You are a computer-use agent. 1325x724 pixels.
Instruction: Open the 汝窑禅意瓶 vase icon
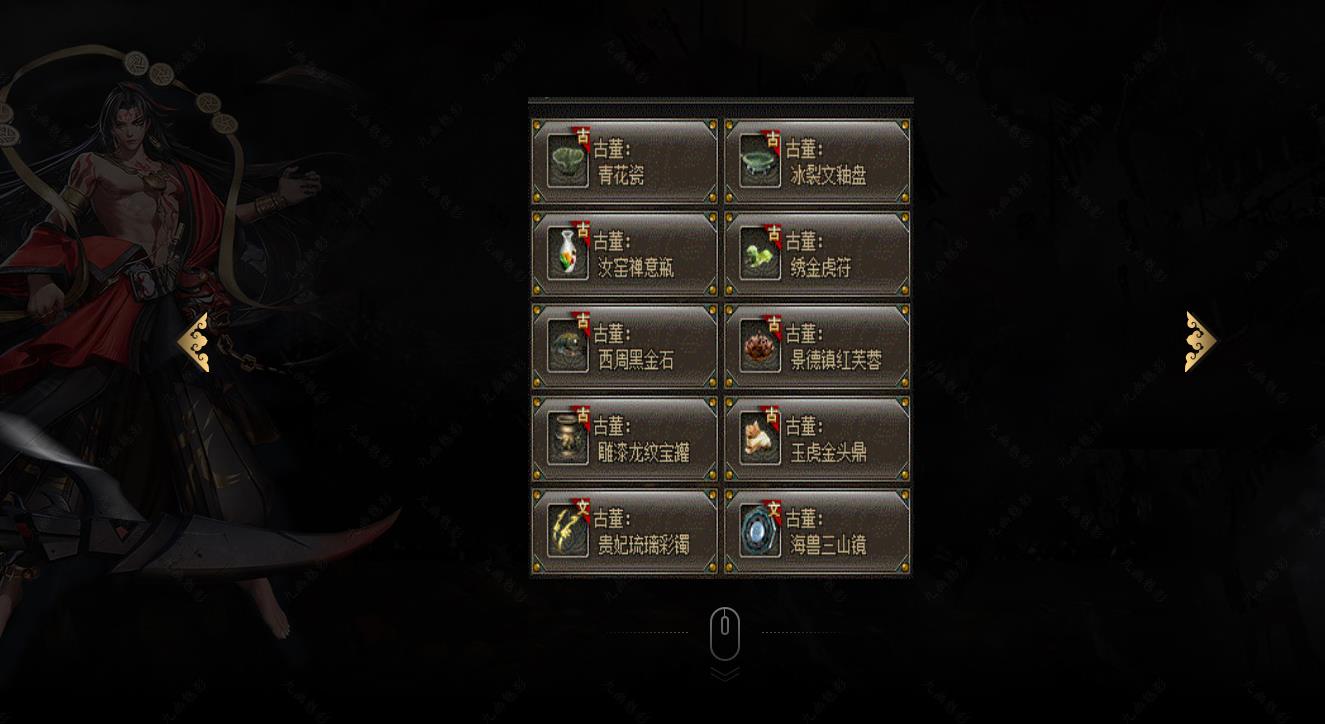point(567,252)
